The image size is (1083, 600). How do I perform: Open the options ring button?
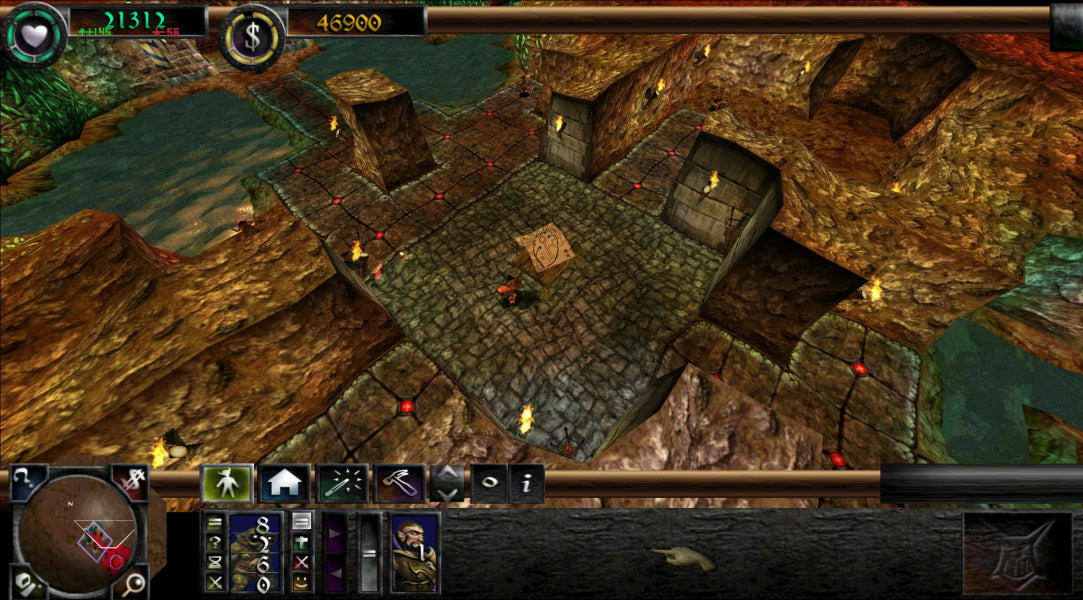pos(489,484)
